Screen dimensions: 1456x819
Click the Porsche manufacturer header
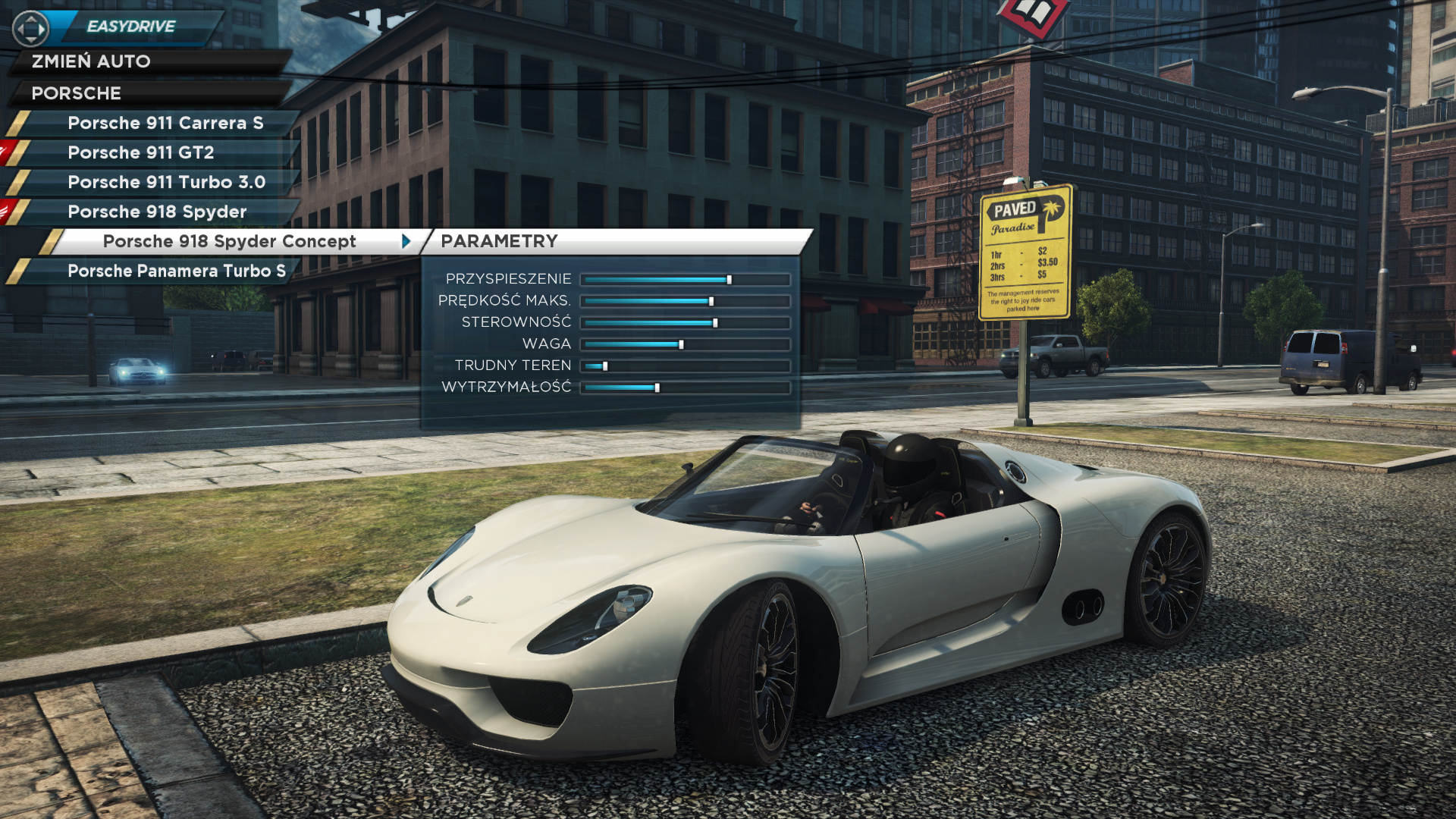click(x=76, y=93)
